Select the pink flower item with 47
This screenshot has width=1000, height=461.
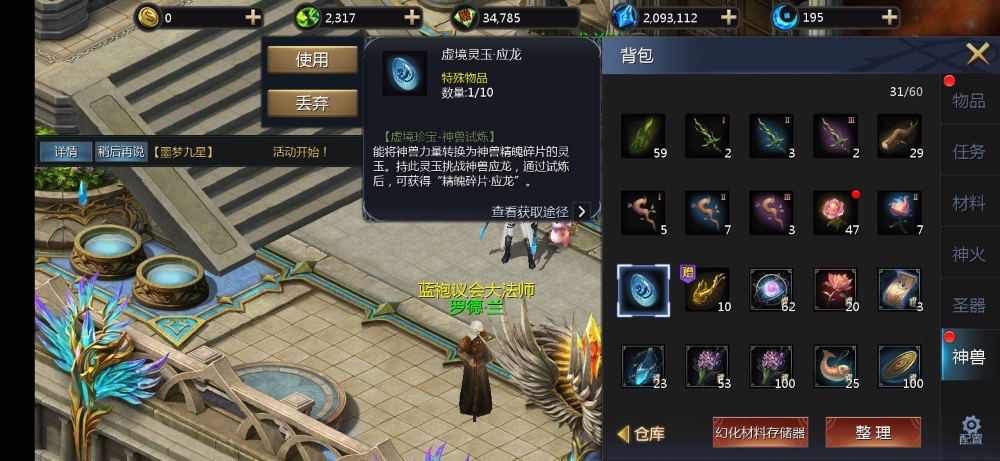[837, 212]
